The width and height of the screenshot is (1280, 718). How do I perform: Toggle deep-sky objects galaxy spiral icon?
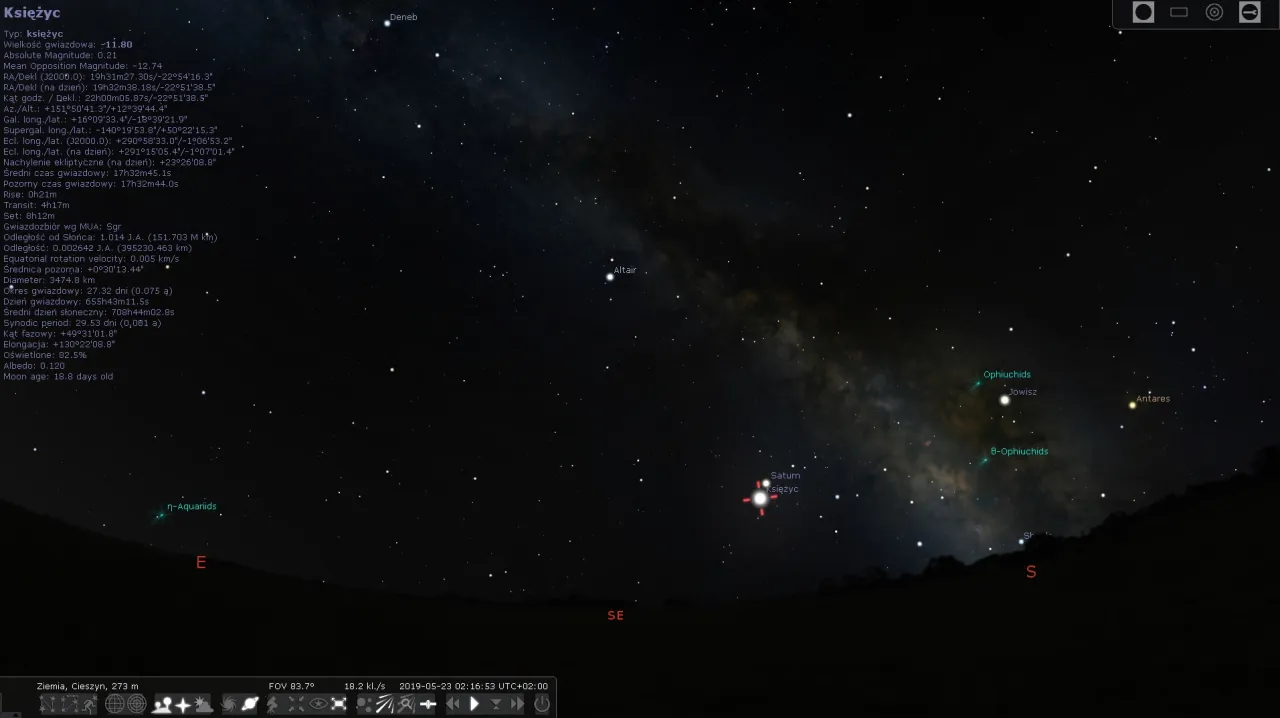[229, 704]
